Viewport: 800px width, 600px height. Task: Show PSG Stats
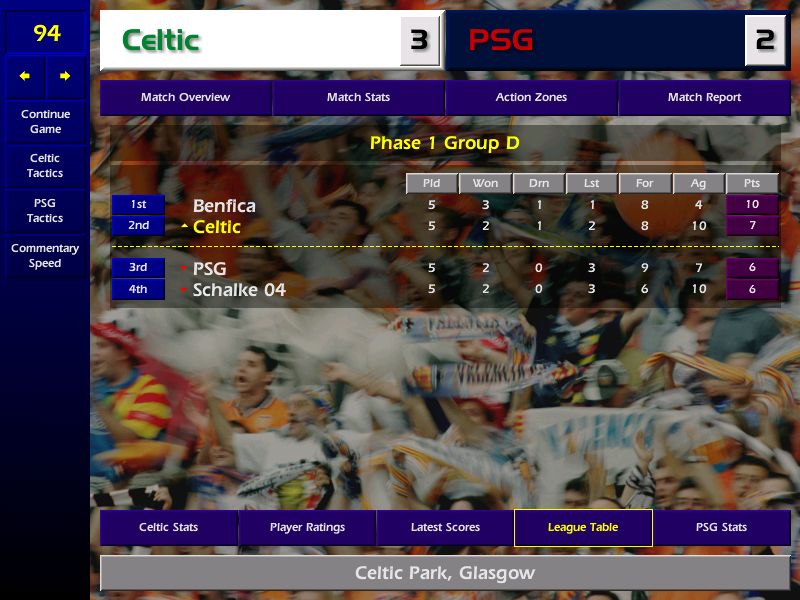click(721, 528)
